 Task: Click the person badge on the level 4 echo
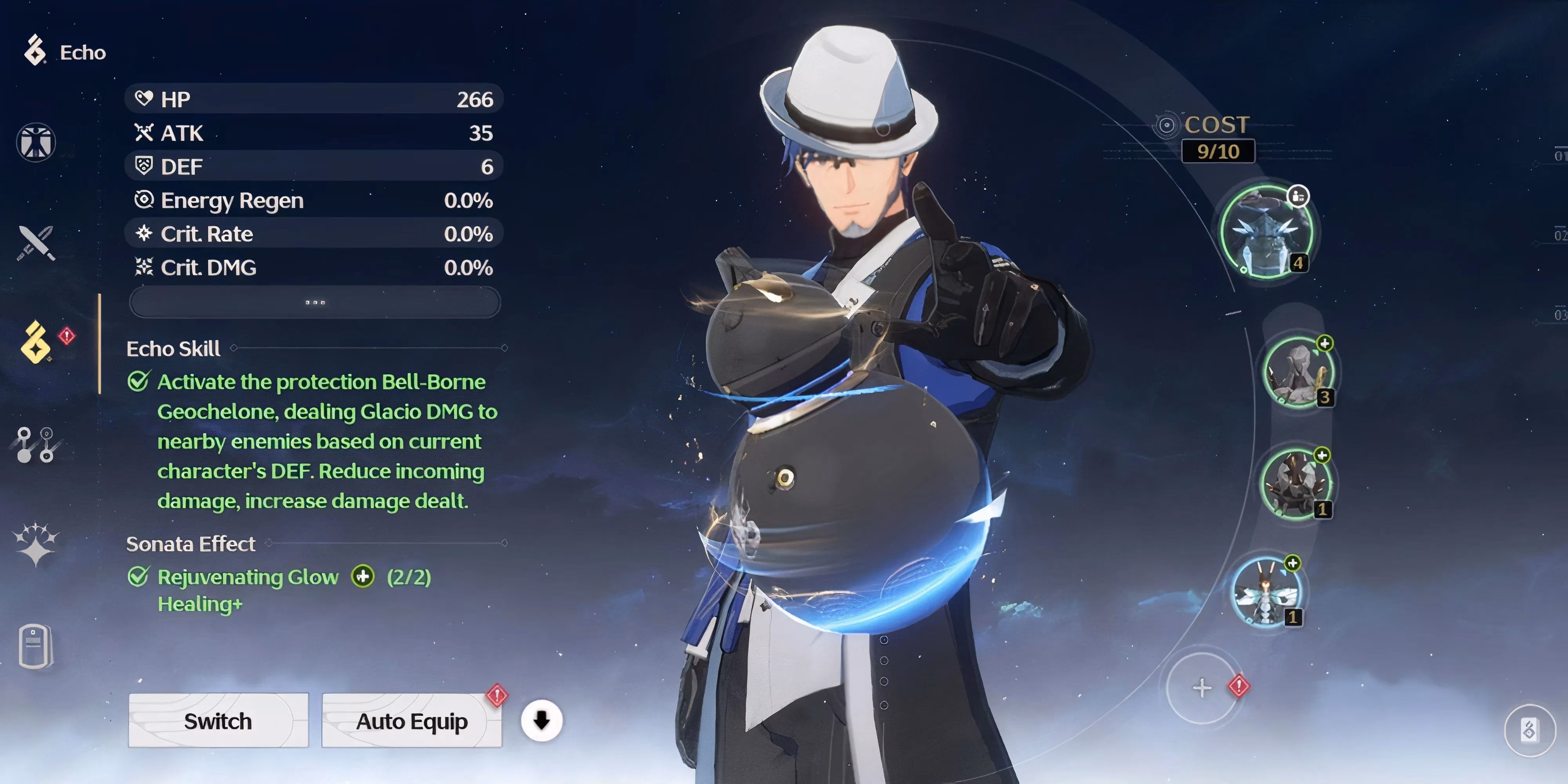tap(1299, 196)
